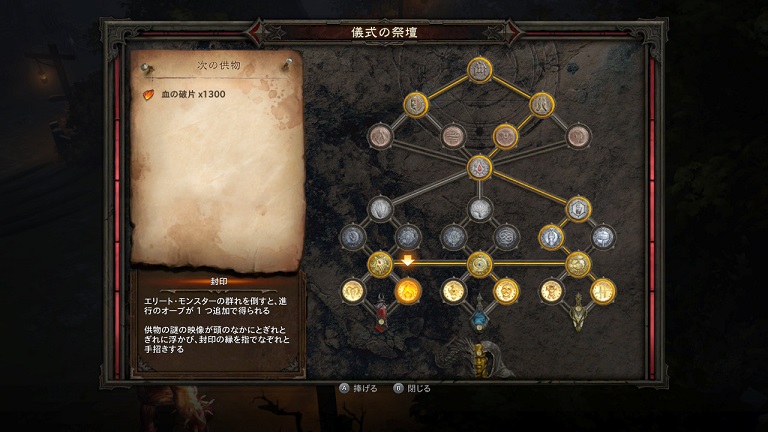Select the glowing orange seal node
768x432 pixels.
pyautogui.click(x=407, y=291)
